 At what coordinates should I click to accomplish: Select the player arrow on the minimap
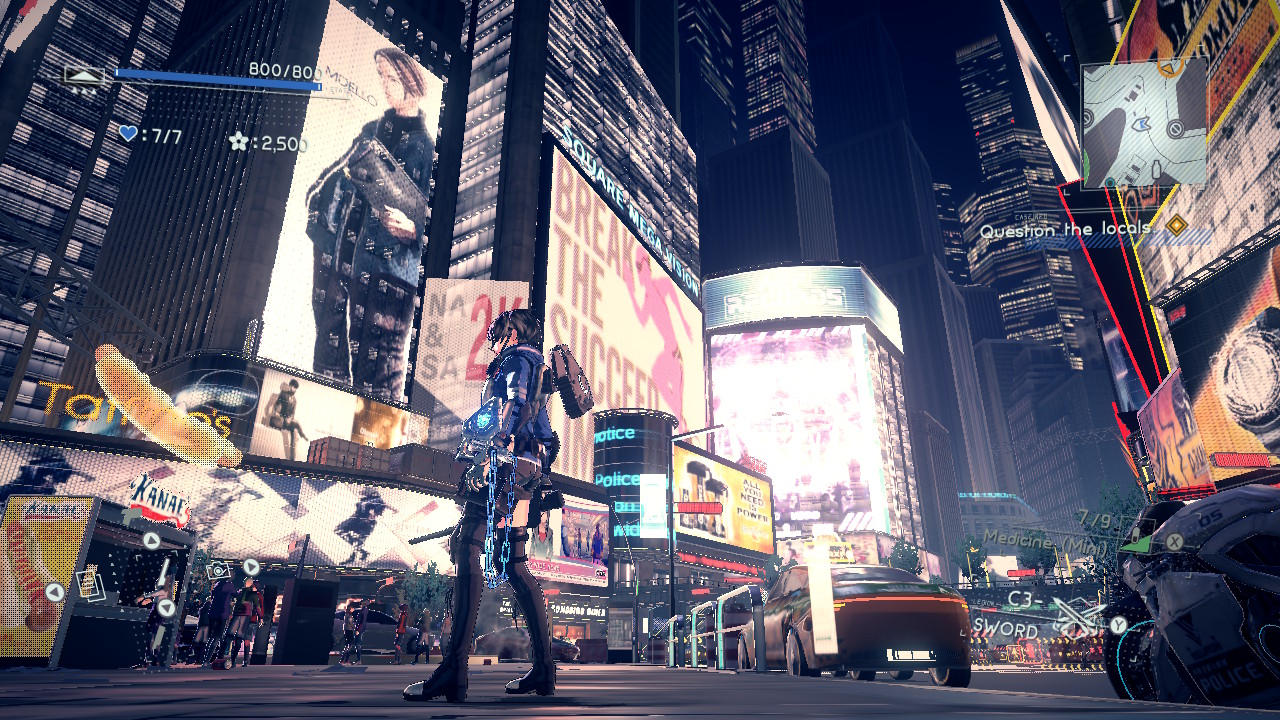pos(1141,124)
